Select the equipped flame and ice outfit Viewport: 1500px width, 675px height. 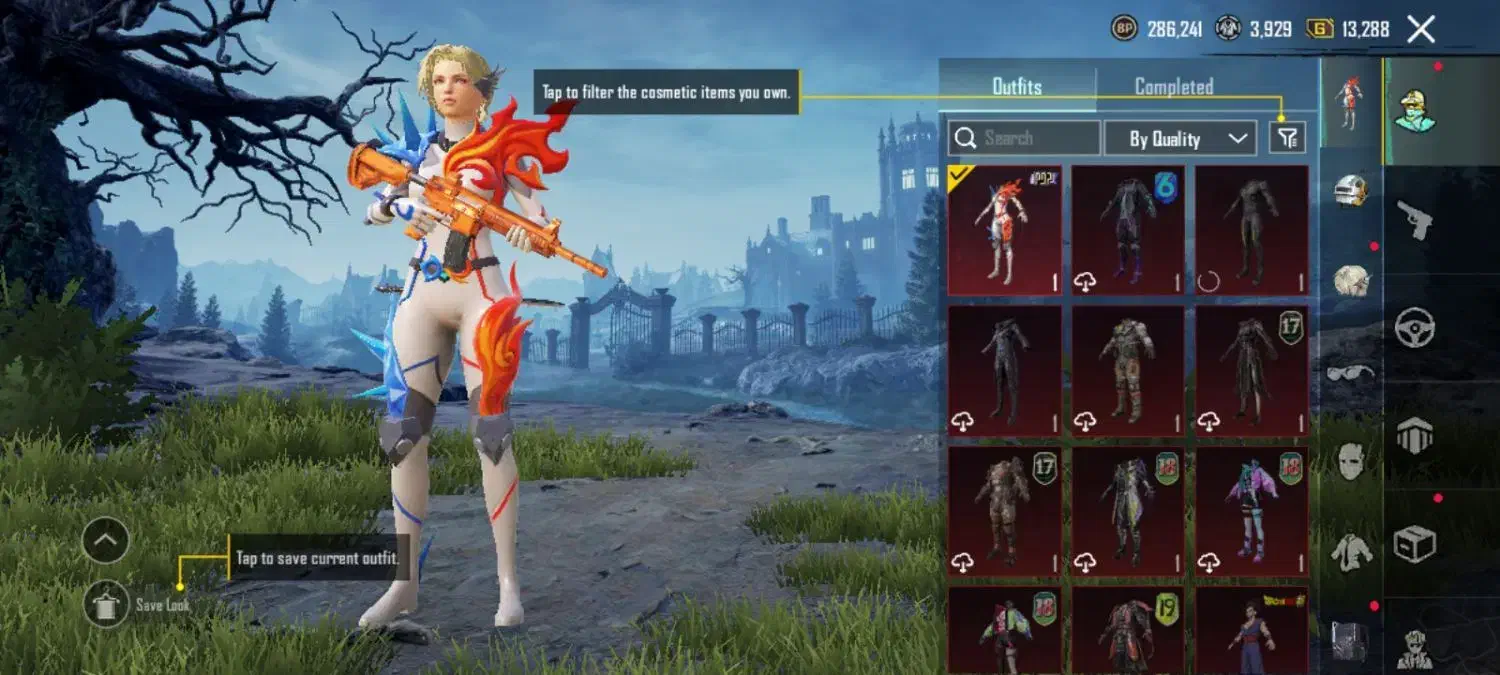[x=1005, y=230]
